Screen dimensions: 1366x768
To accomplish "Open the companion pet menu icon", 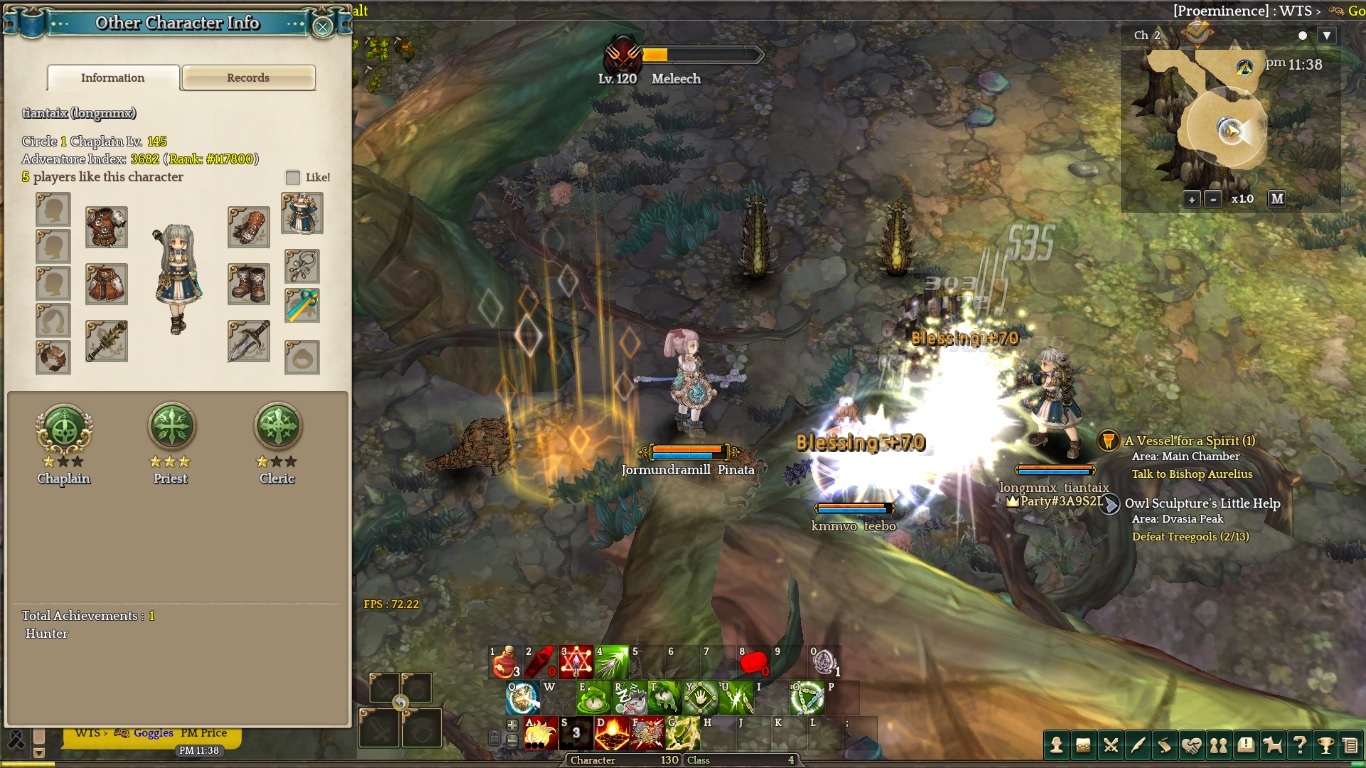I will coord(1272,745).
